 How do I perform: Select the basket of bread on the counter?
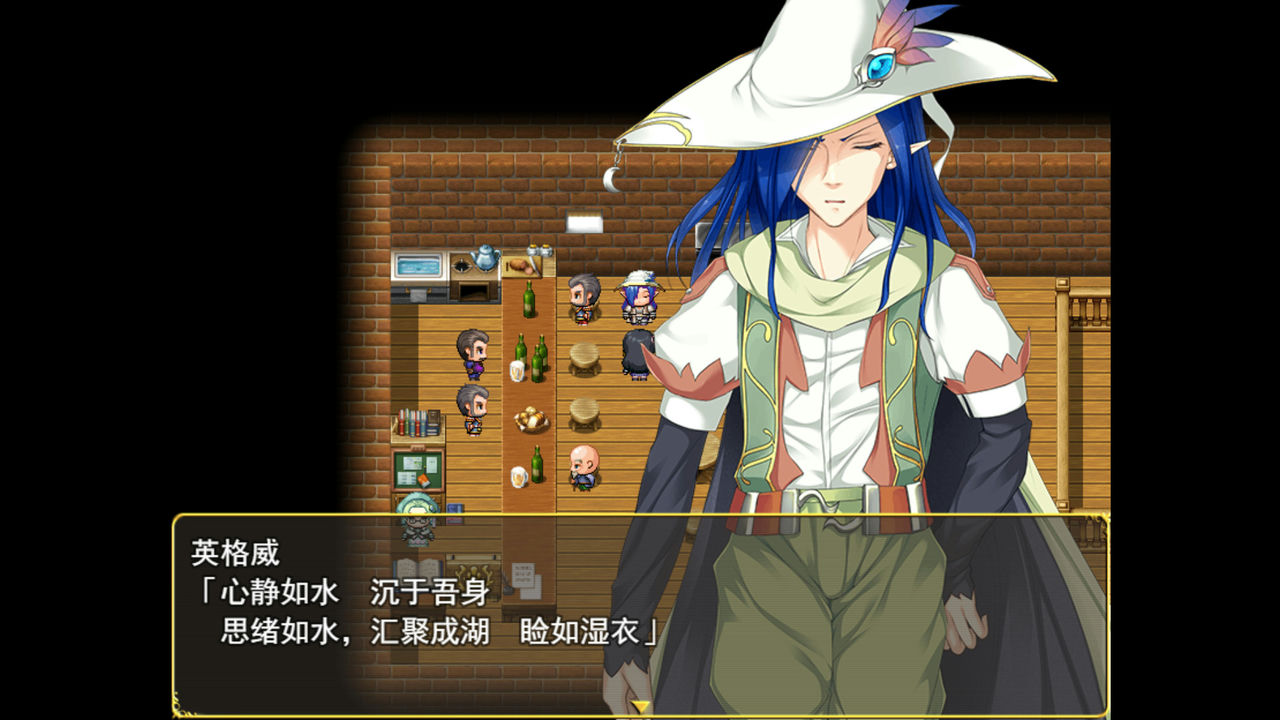[x=531, y=418]
